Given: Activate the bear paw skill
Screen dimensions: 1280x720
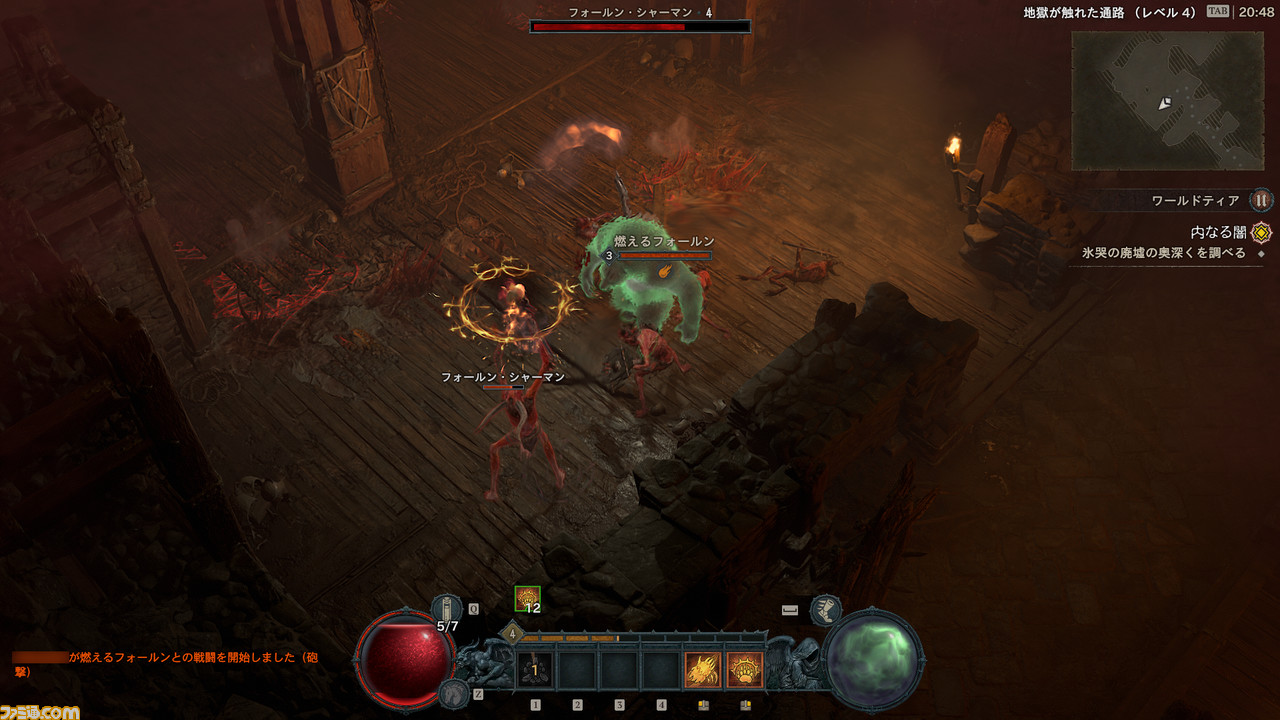Looking at the screenshot, I should tap(744, 669).
